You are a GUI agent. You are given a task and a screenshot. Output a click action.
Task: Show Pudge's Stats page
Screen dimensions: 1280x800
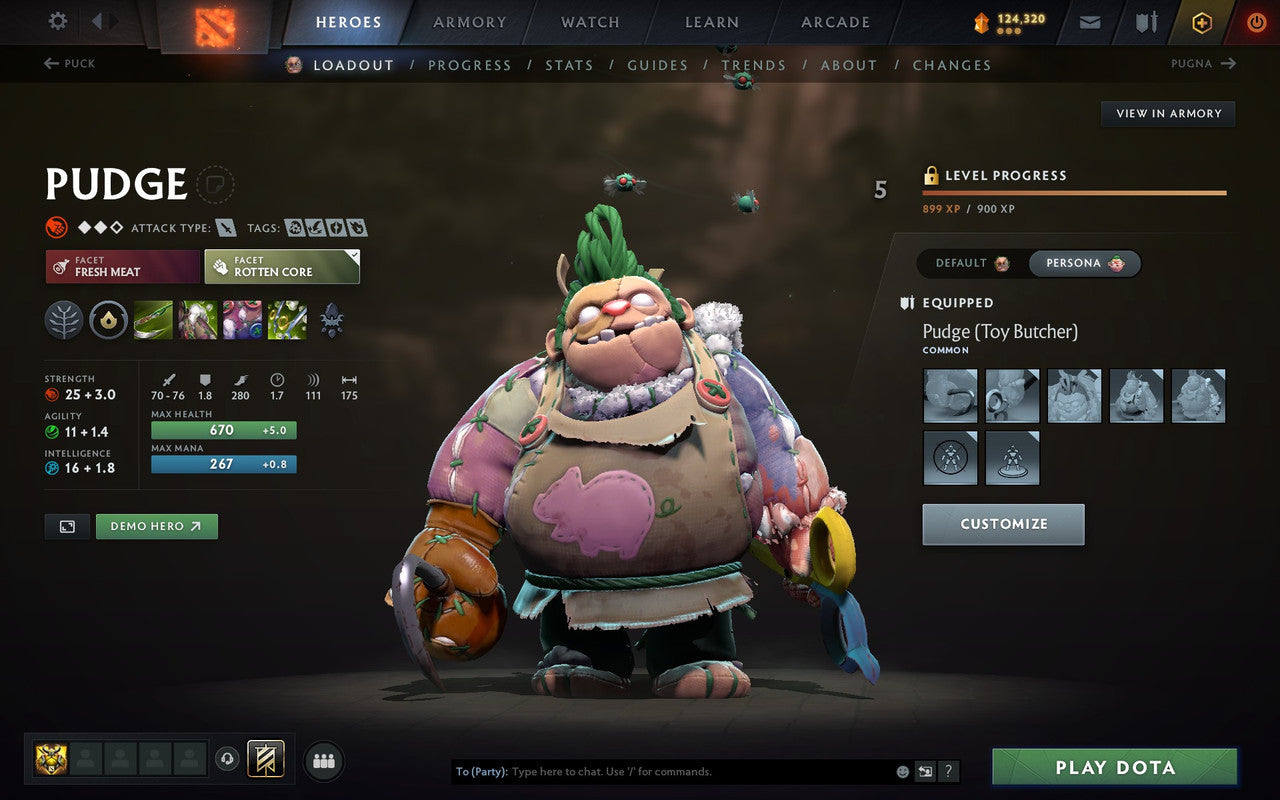(569, 65)
